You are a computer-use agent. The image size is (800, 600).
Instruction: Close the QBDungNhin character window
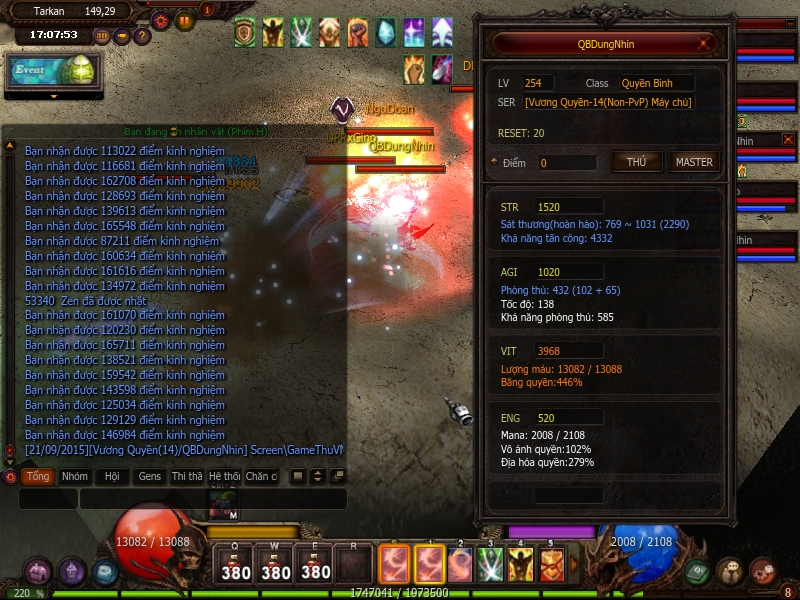pos(707,44)
